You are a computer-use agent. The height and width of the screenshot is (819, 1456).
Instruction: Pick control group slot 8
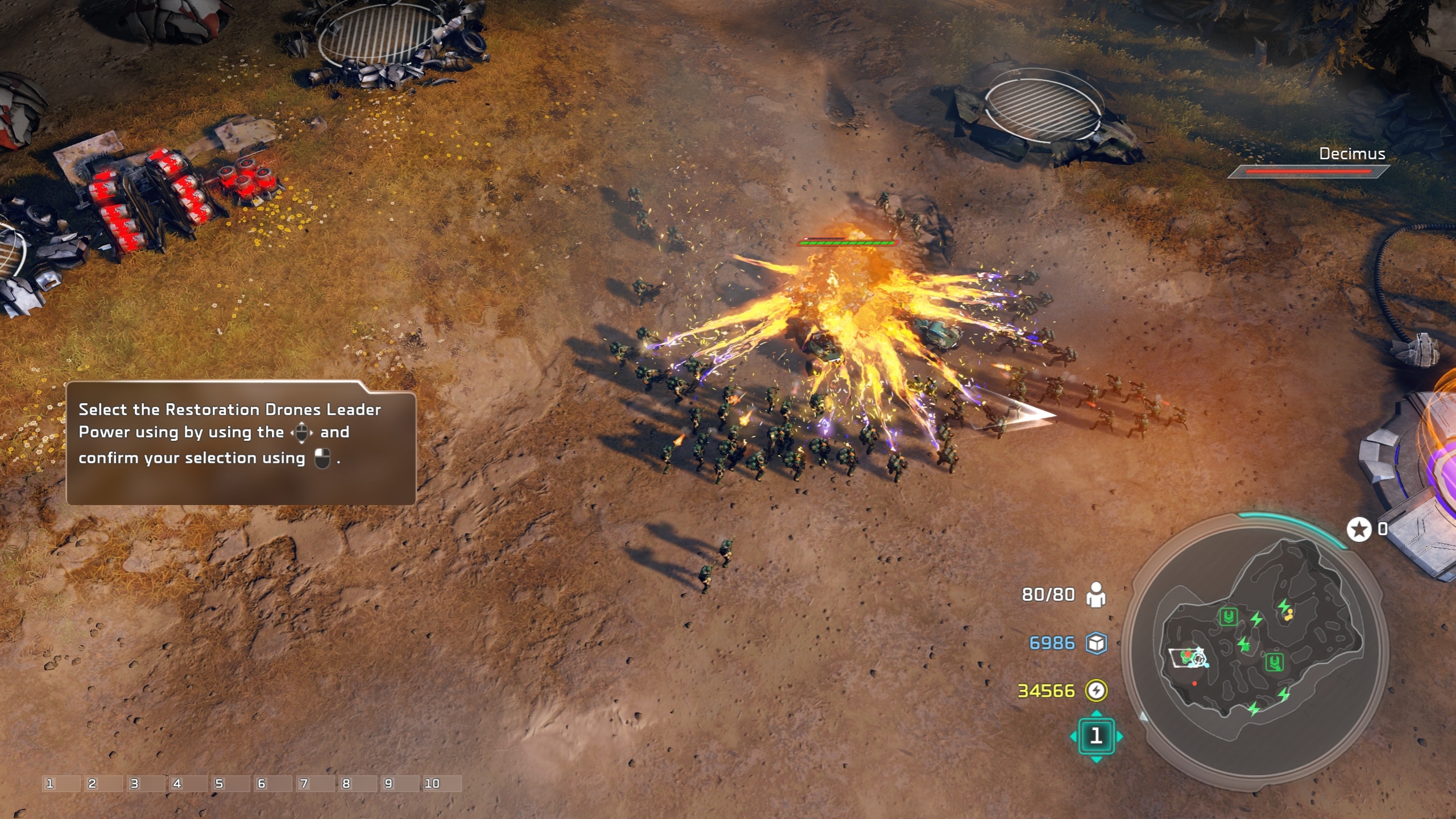[x=357, y=784]
